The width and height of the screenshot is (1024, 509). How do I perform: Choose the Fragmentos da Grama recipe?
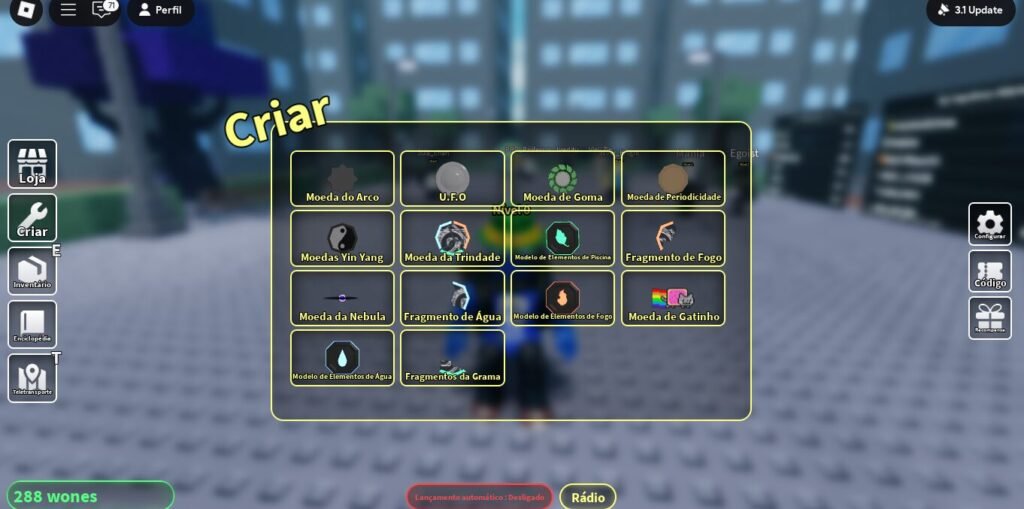pos(452,358)
